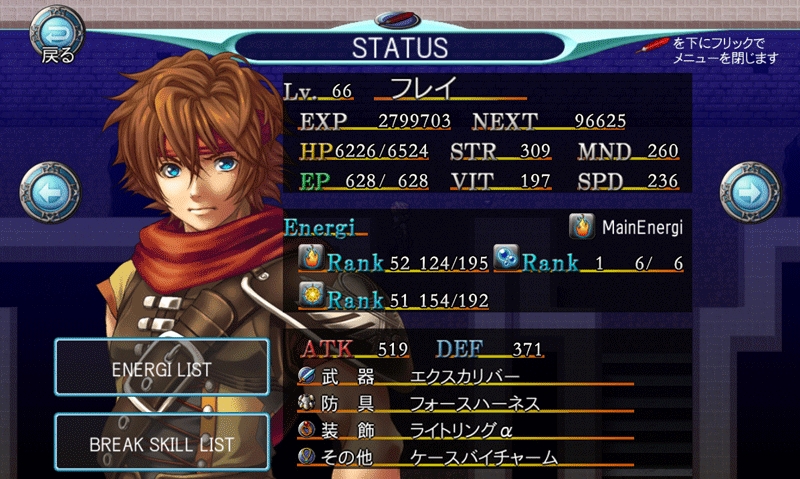Go to the previous character with left arrow
Viewport: 800px width, 479px height.
pyautogui.click(x=48, y=194)
